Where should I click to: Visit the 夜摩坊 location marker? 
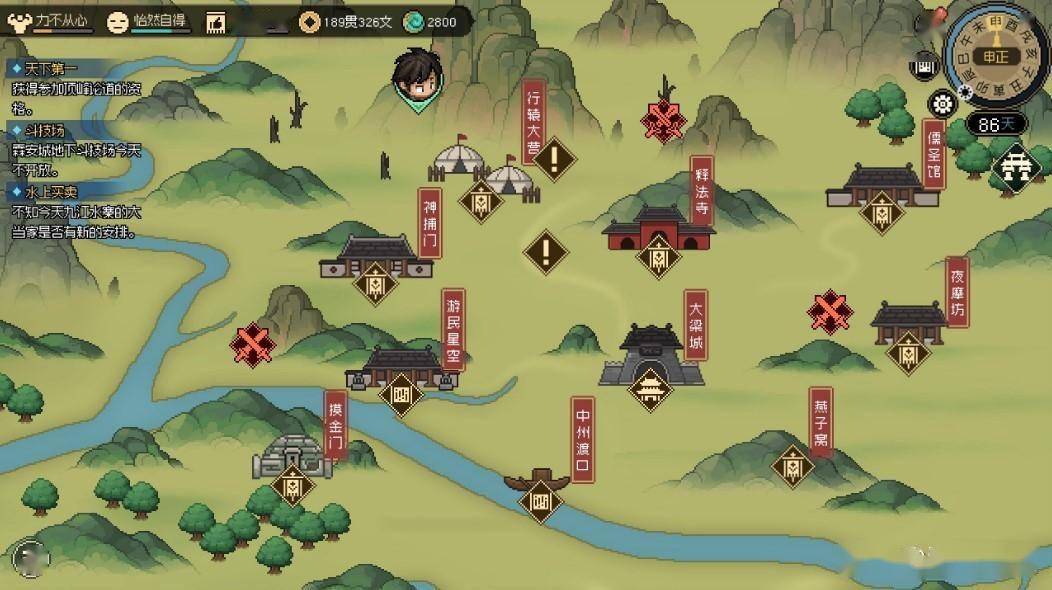907,352
